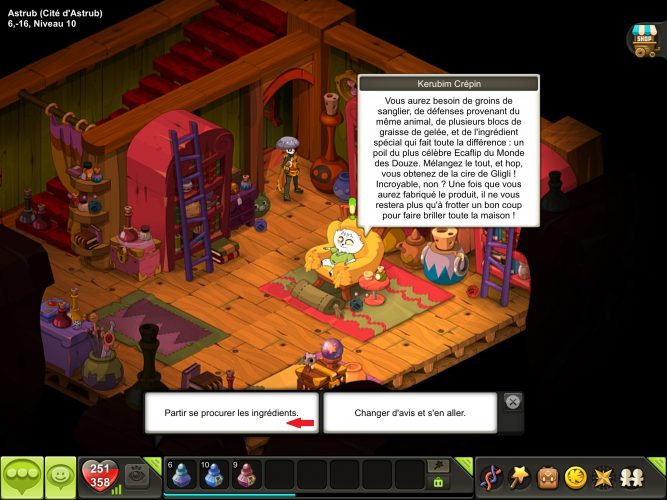
Task: Use the blue potion with count 10
Action: [215, 476]
